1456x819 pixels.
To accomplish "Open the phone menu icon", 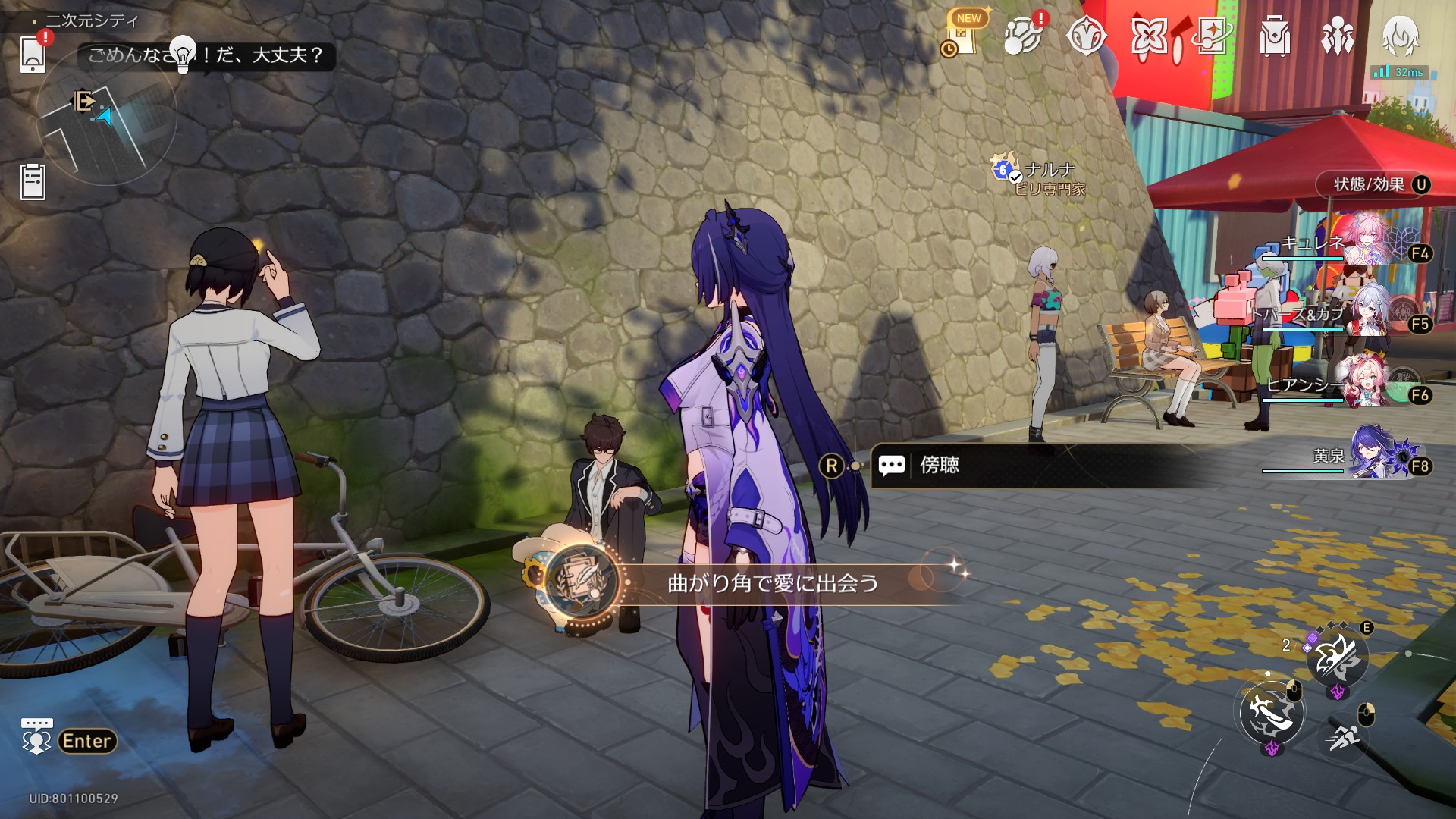I will pyautogui.click(x=33, y=54).
